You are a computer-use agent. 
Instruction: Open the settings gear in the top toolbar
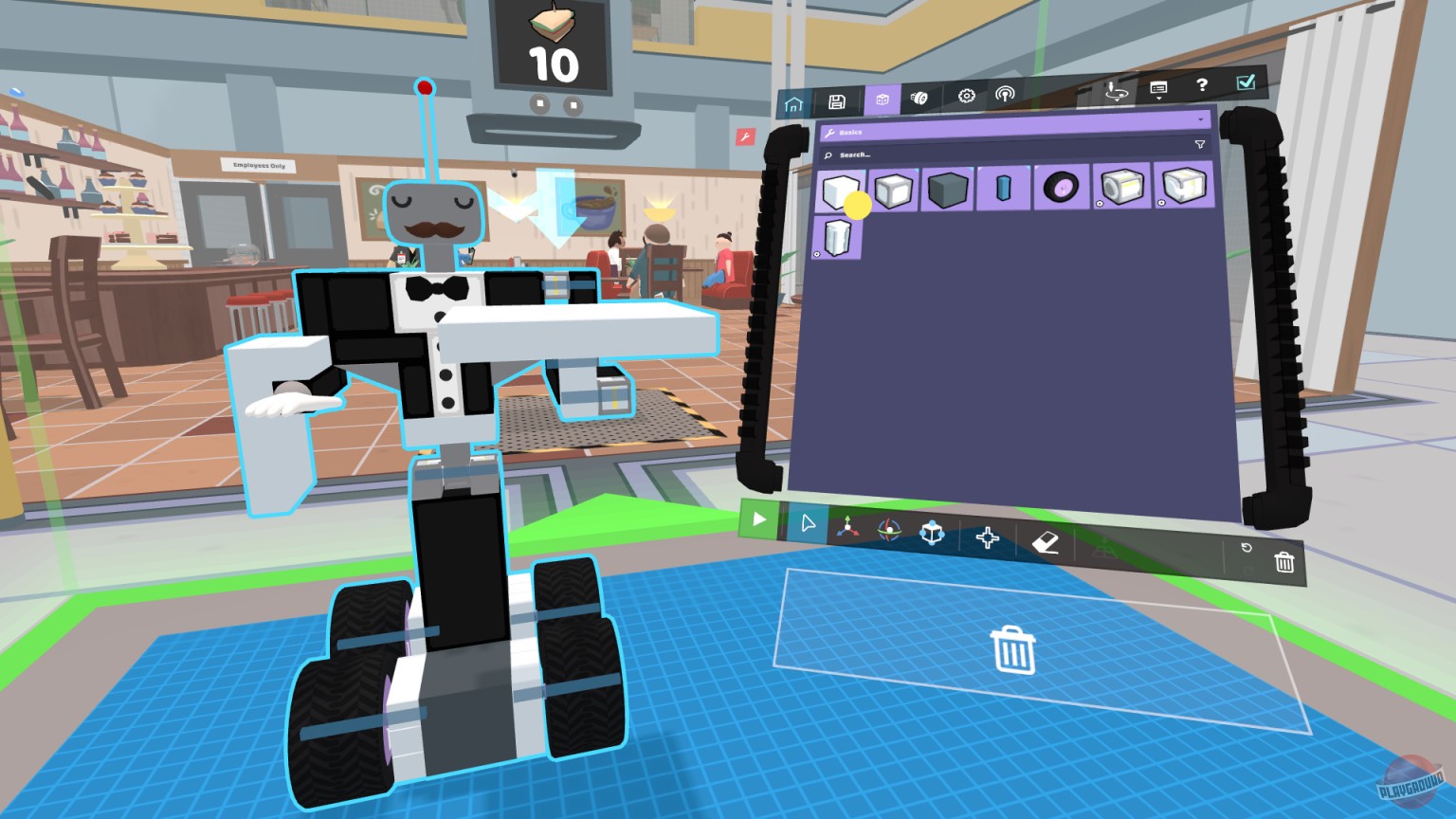tap(966, 96)
